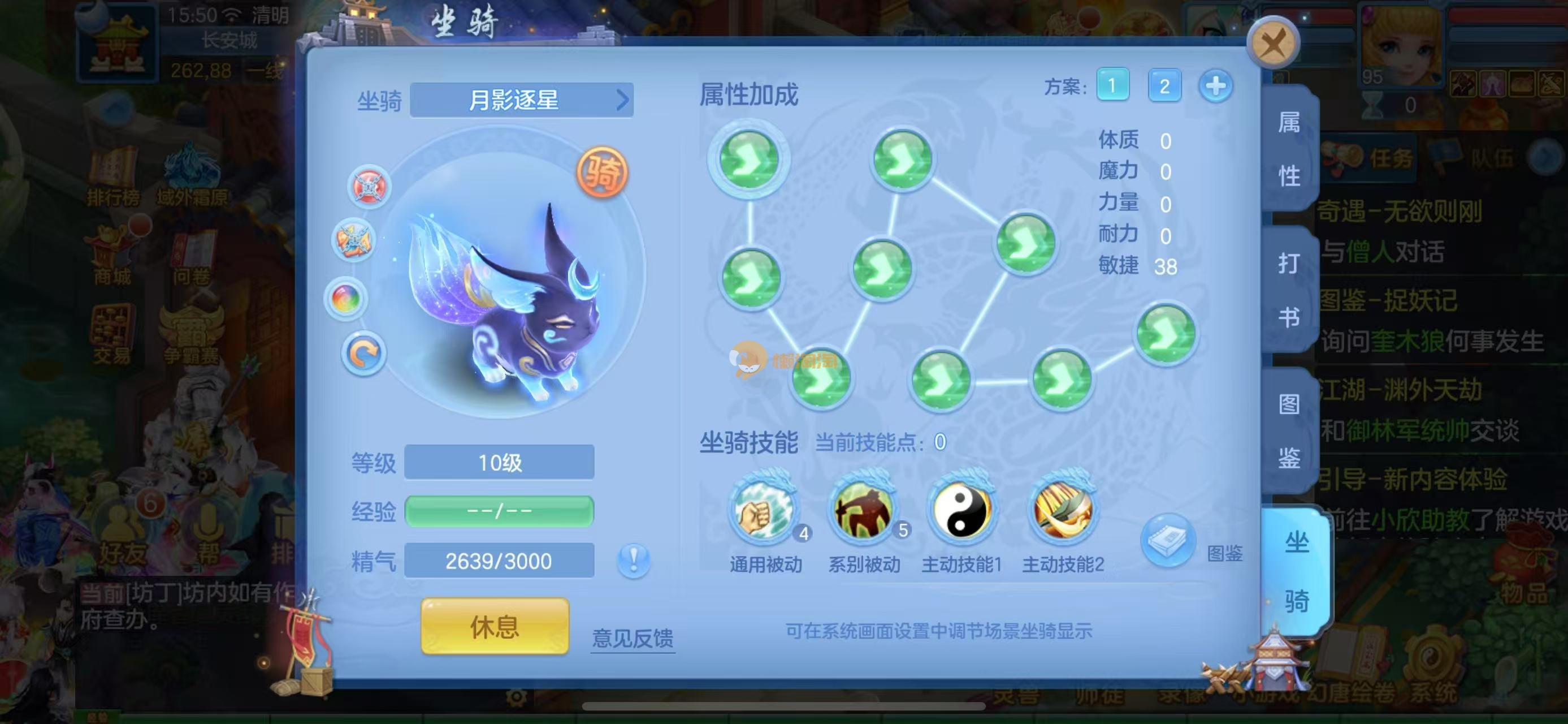Add a new scheme with plus button
This screenshot has height=724, width=1568.
1215,86
